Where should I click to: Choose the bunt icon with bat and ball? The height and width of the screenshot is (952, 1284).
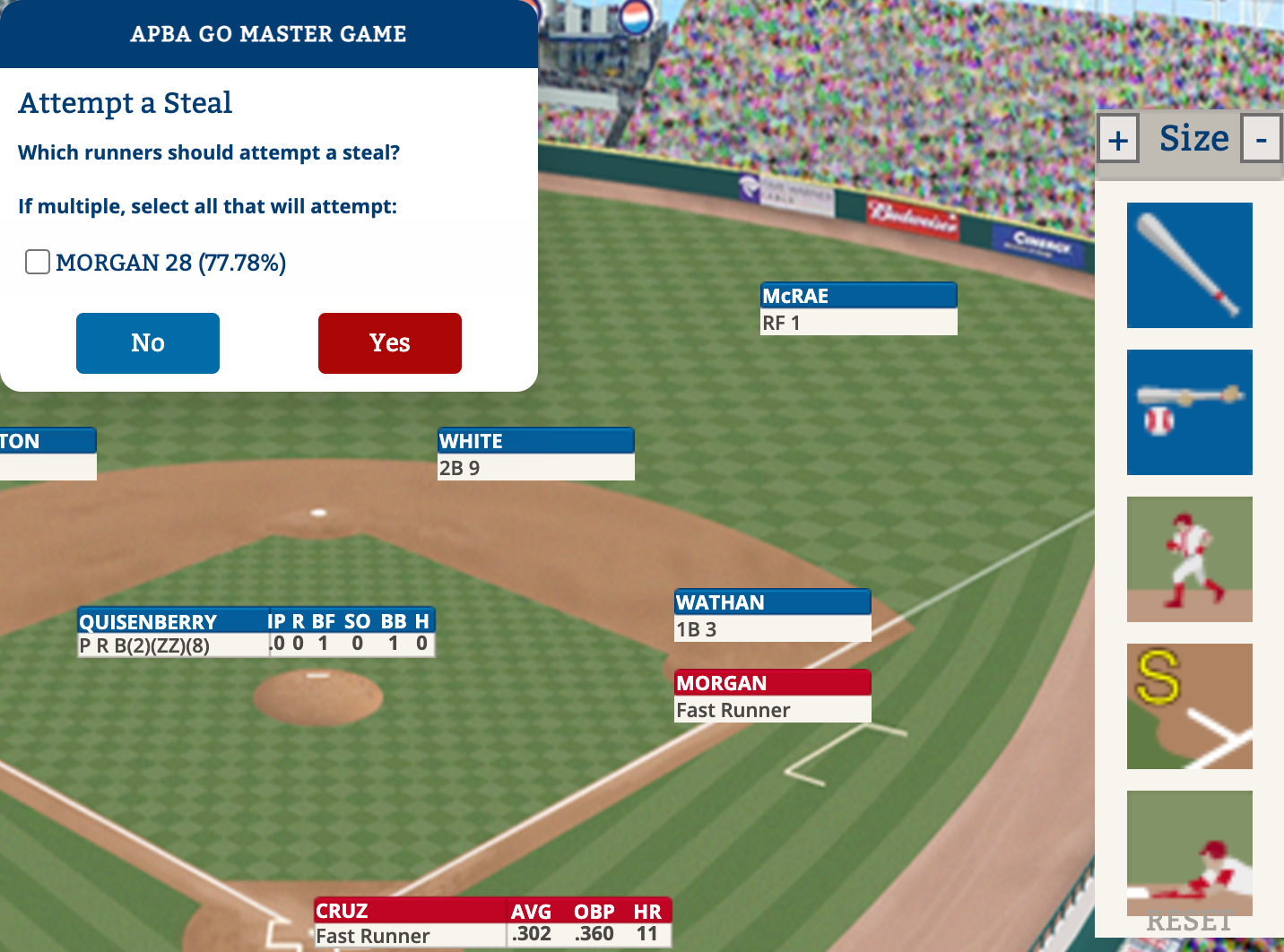pyautogui.click(x=1189, y=412)
